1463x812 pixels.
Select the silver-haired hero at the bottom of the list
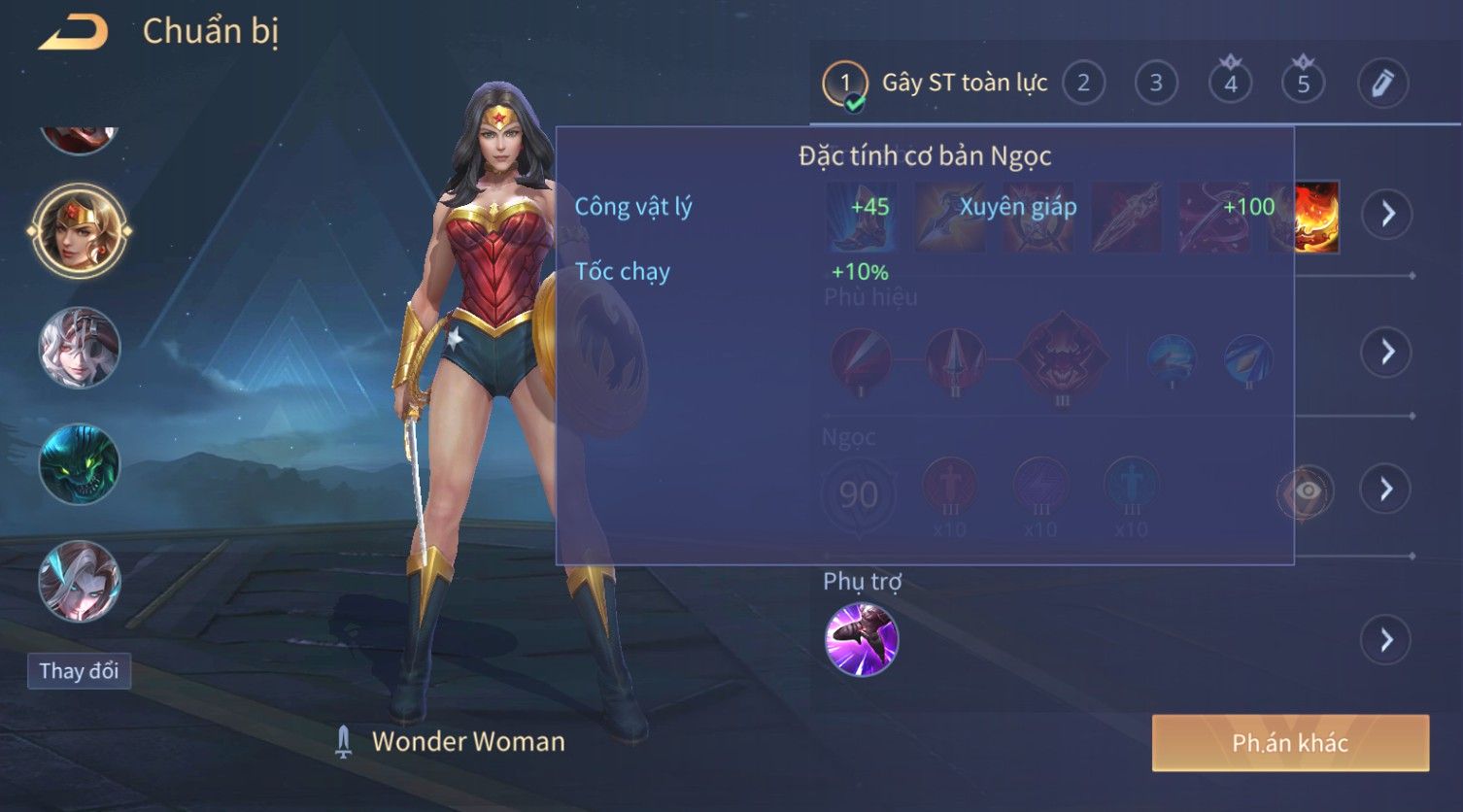click(x=79, y=581)
